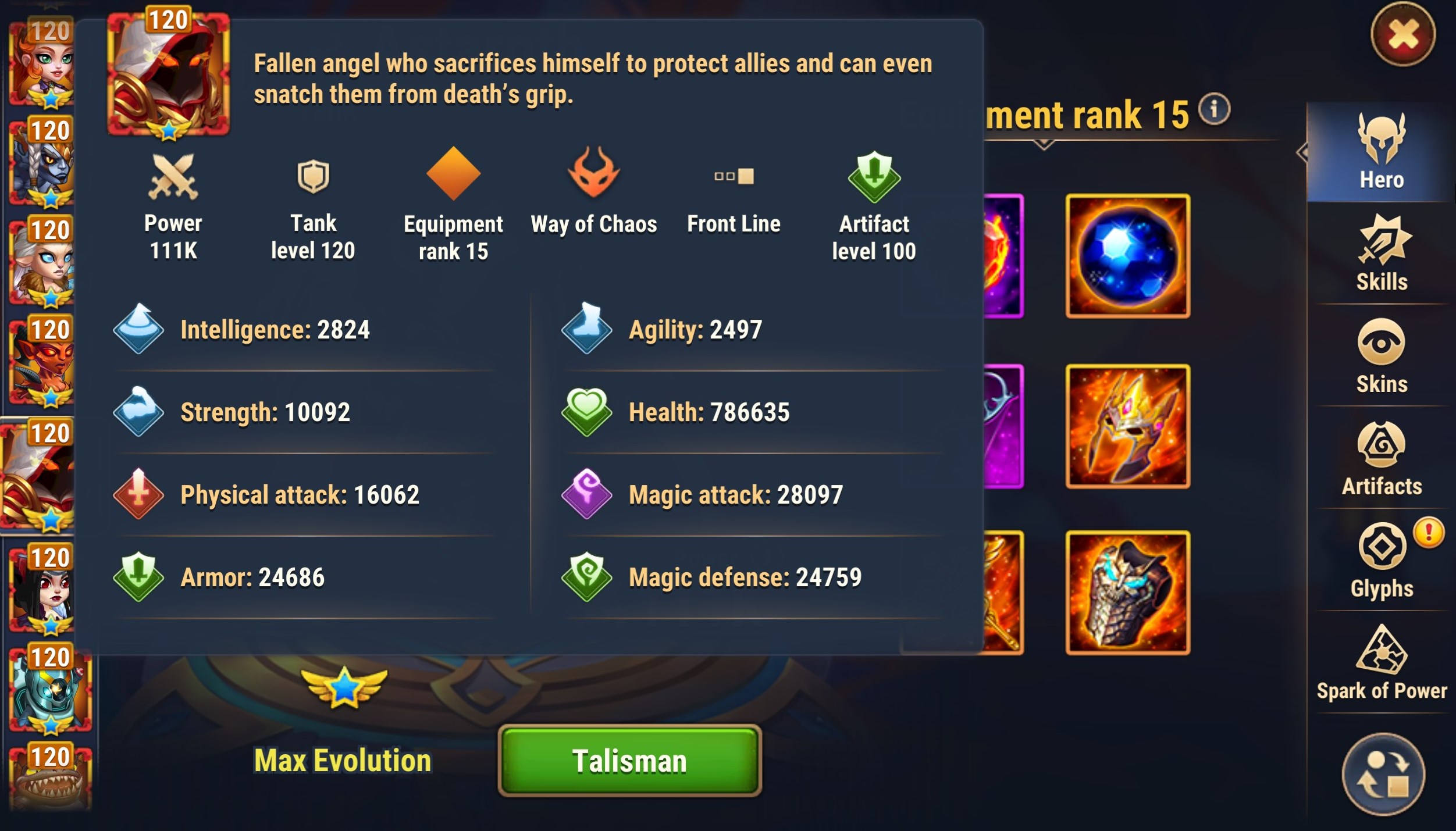Select the blue gem orb equipment slot
1456x831 pixels.
coord(1127,256)
